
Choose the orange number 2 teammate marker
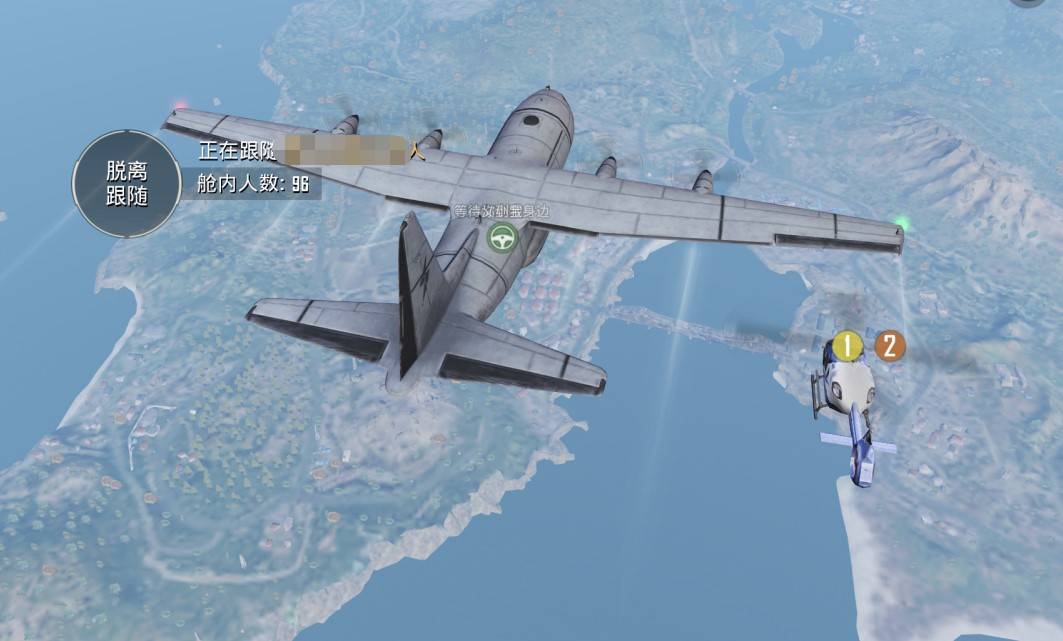pyautogui.click(x=889, y=346)
